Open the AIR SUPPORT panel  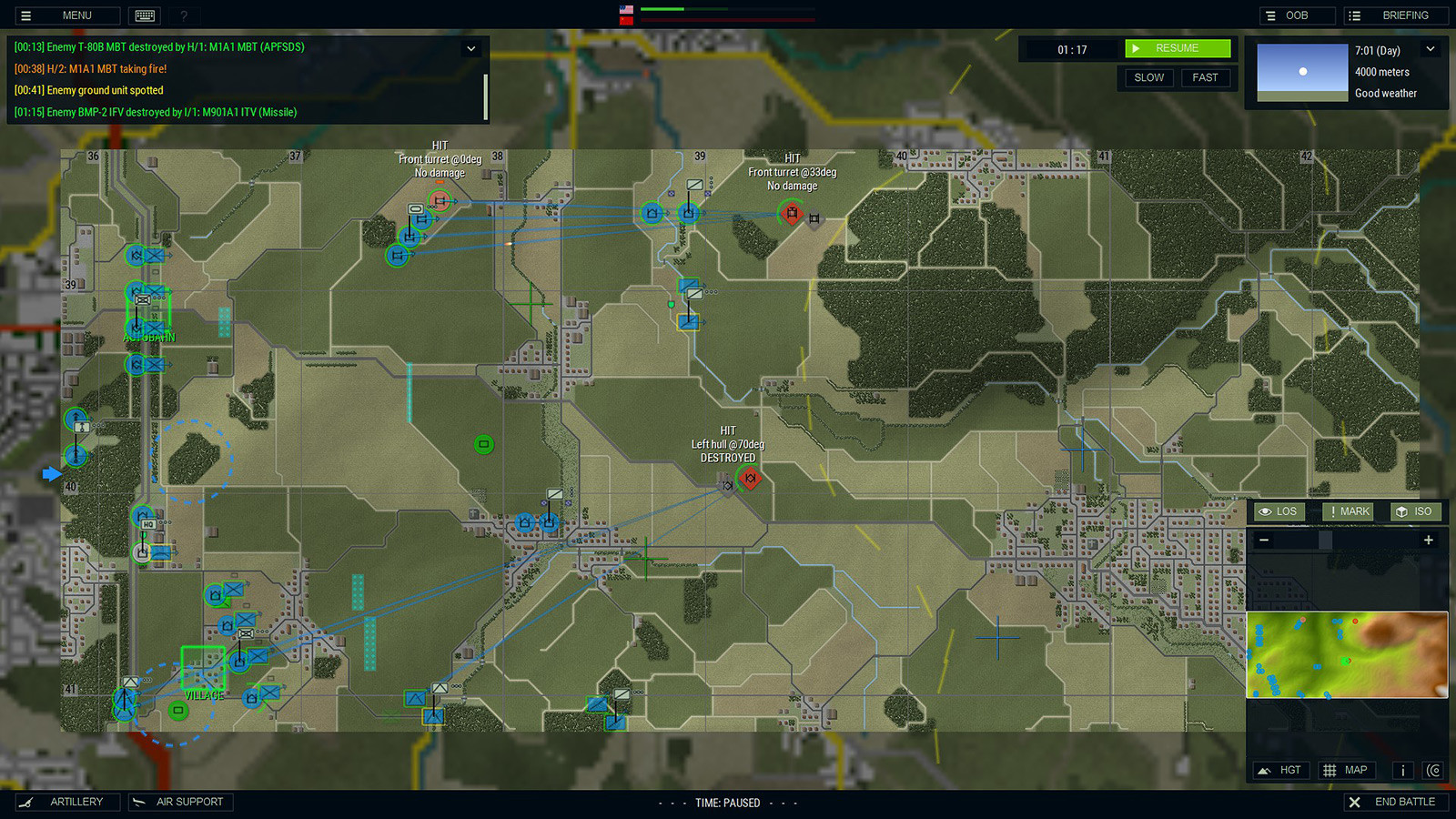[180, 802]
